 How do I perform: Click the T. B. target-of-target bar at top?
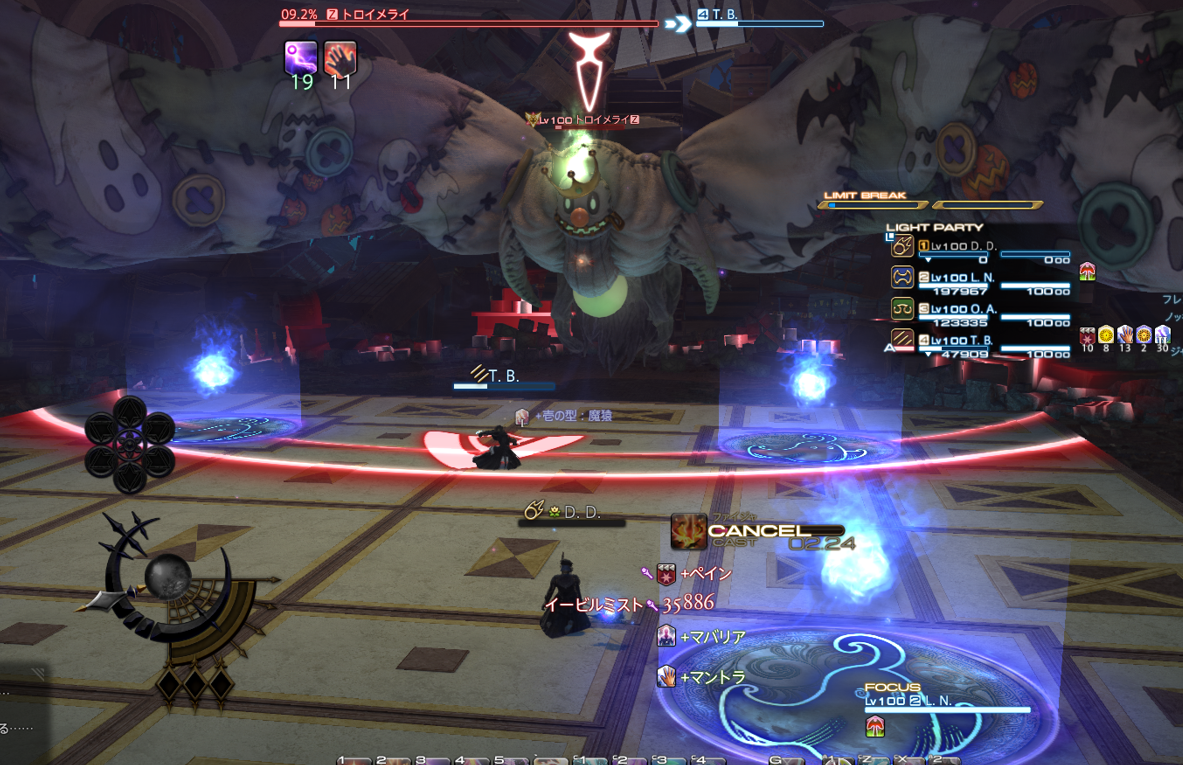tap(760, 16)
